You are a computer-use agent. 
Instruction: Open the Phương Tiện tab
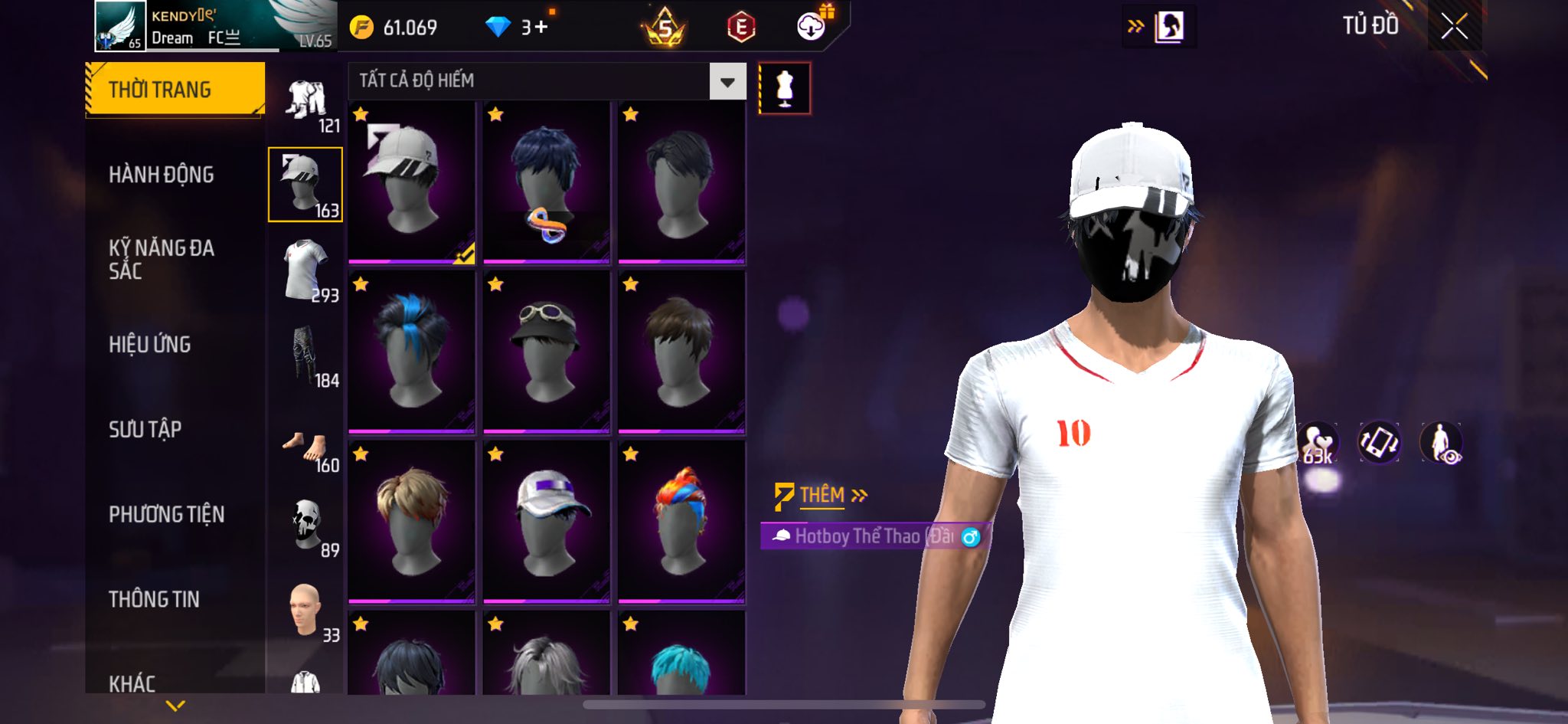(x=166, y=514)
